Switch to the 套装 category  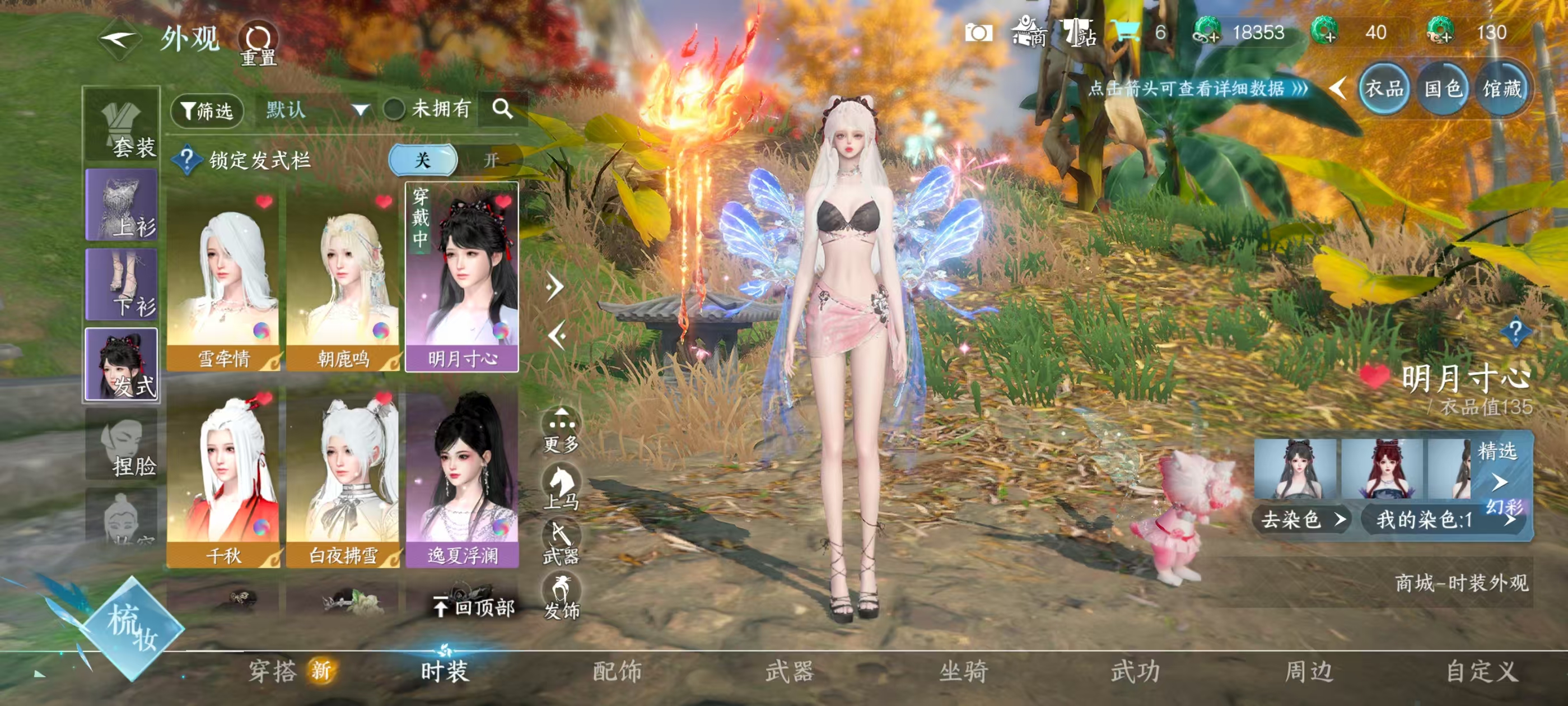pyautogui.click(x=122, y=127)
